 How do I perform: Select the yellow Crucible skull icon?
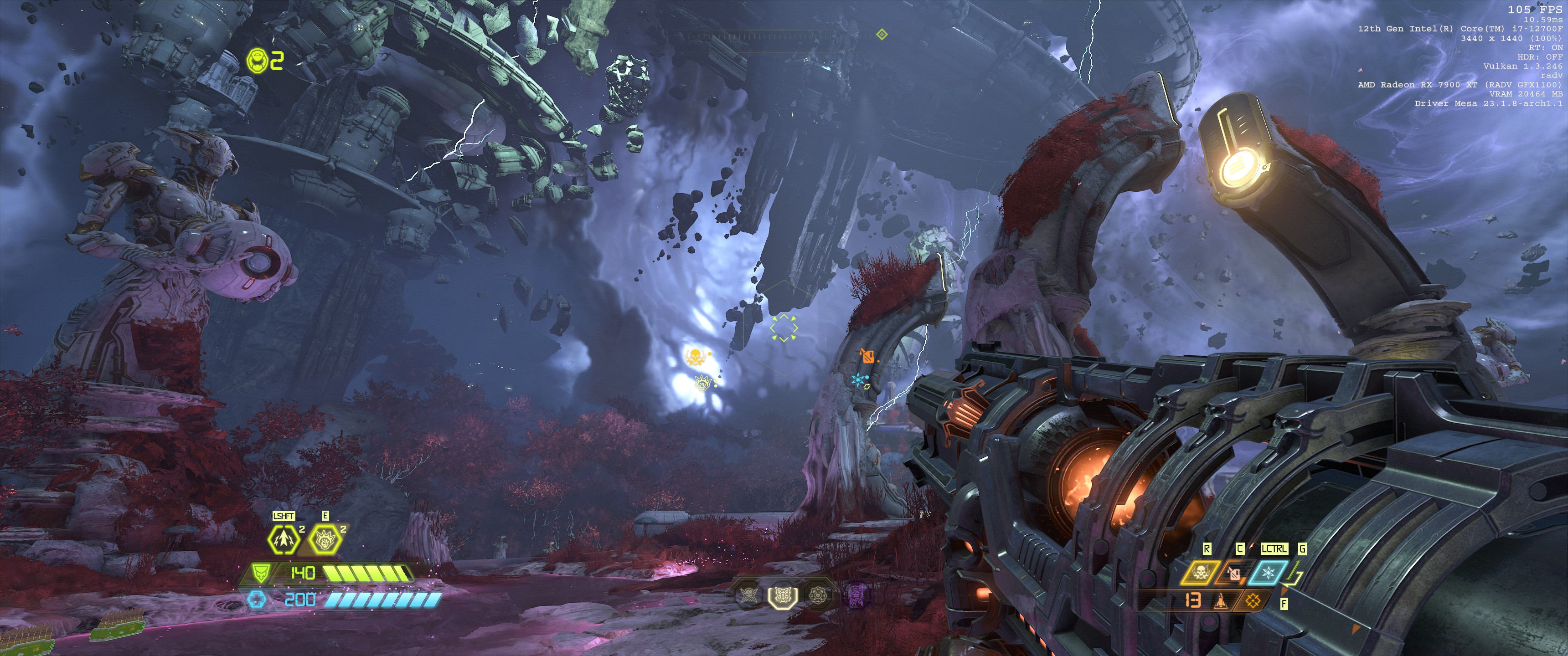[x=1200, y=573]
